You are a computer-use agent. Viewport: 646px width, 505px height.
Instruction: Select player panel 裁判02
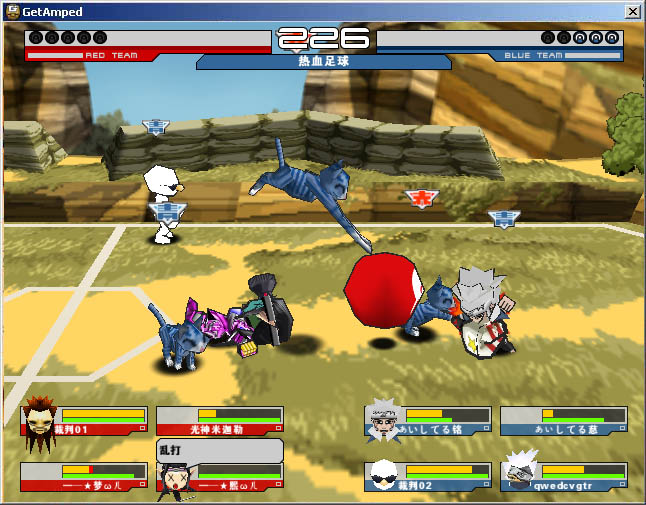(429, 477)
